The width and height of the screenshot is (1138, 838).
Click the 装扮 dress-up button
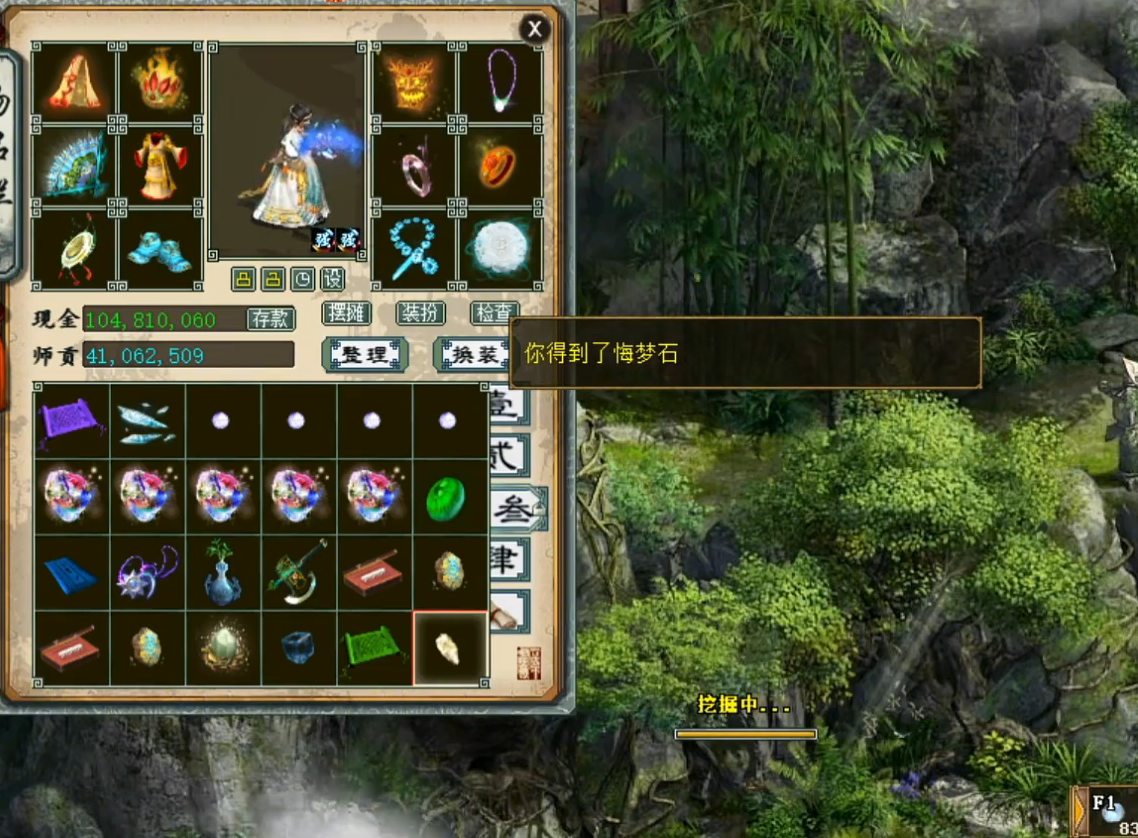pyautogui.click(x=420, y=313)
